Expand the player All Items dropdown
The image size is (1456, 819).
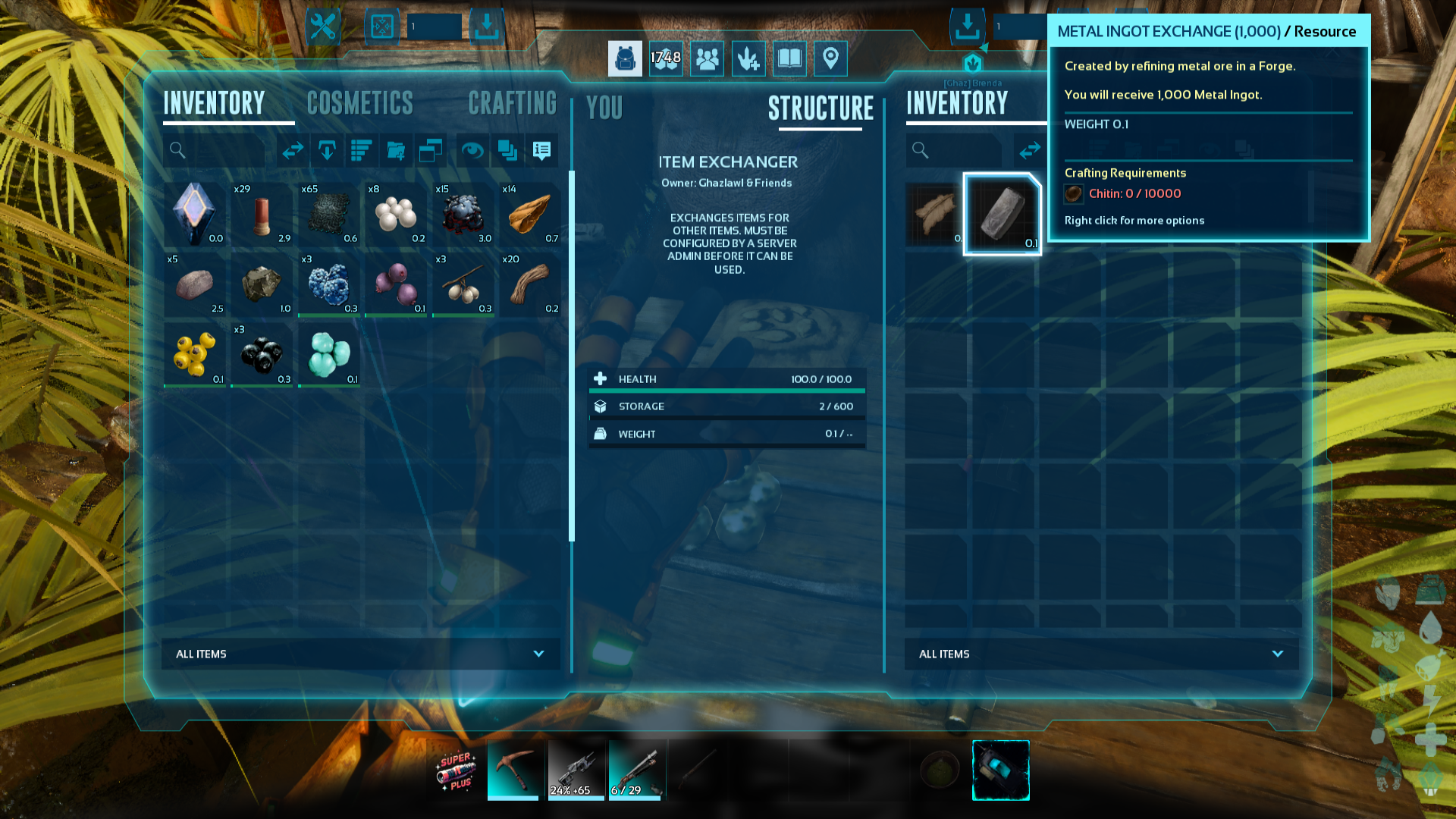(361, 654)
